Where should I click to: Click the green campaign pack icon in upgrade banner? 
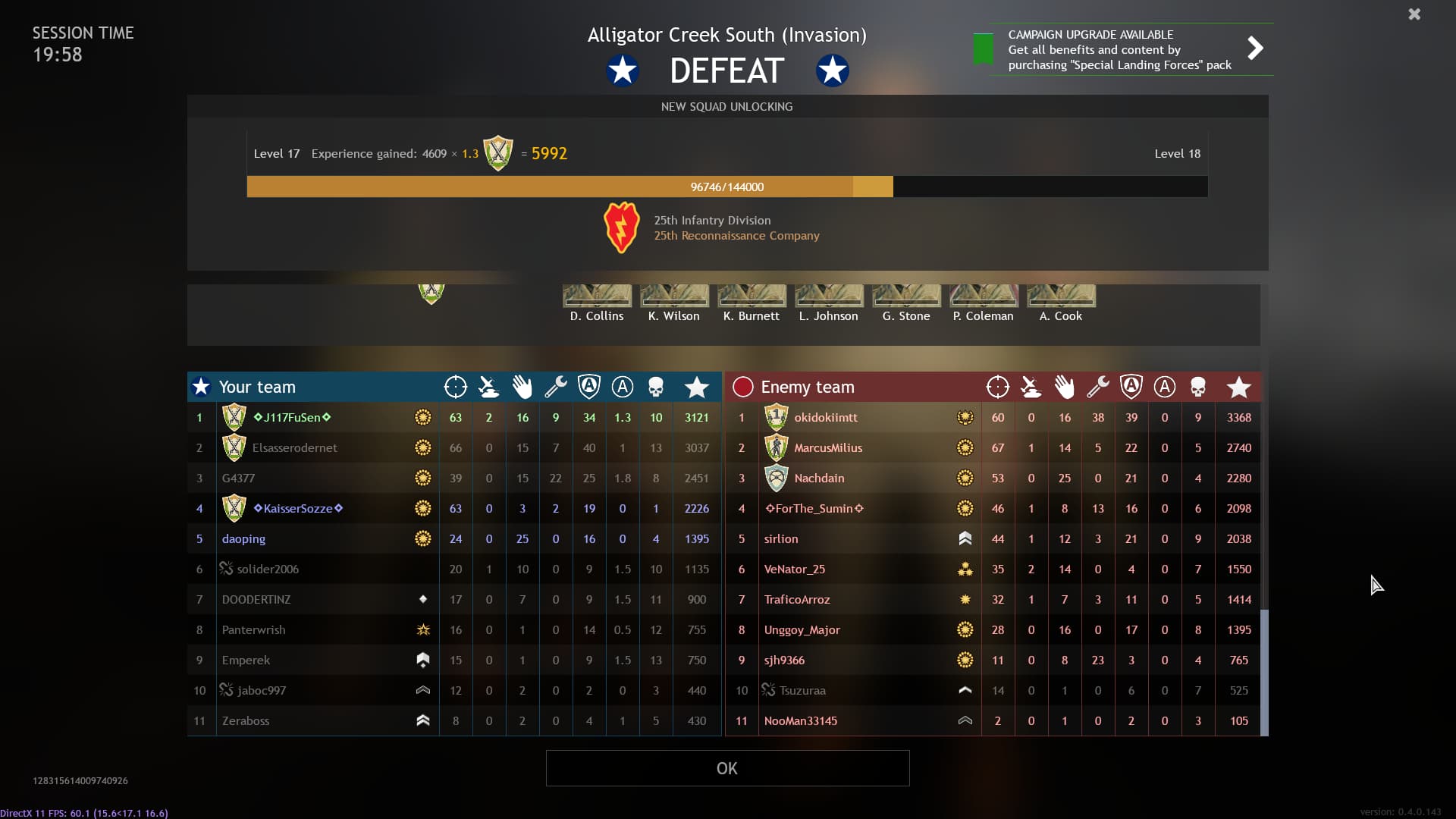pyautogui.click(x=983, y=49)
